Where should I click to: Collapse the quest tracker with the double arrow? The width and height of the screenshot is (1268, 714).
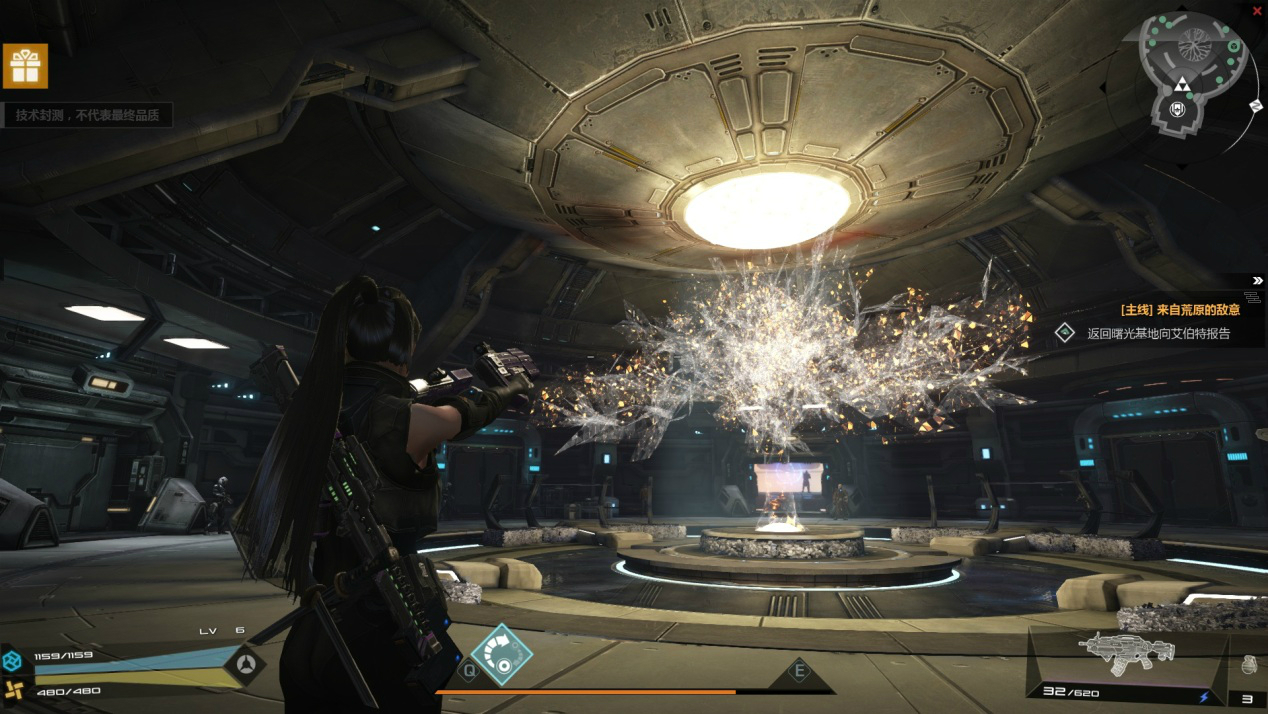(x=1257, y=281)
